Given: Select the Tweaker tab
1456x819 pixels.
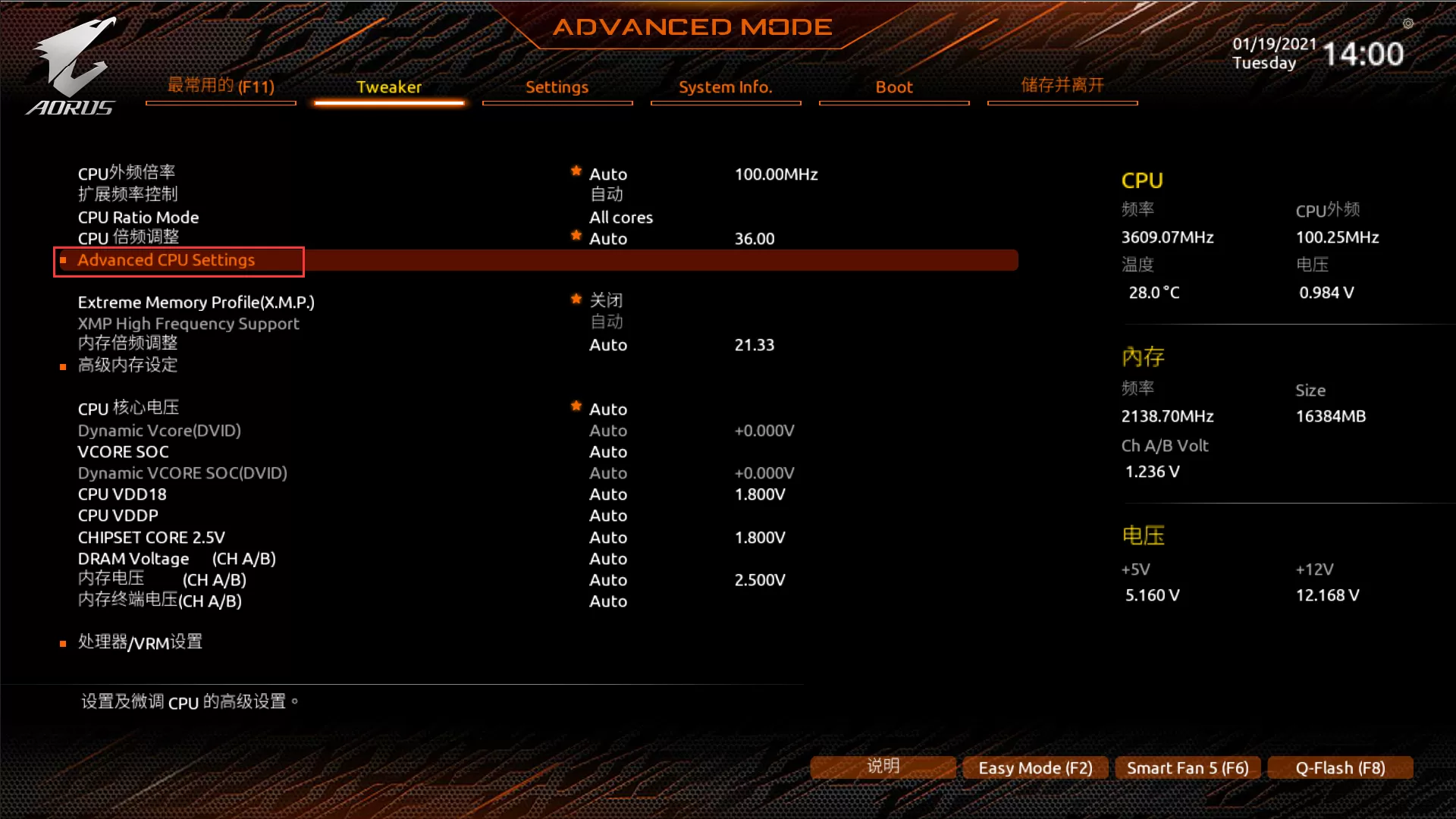Looking at the screenshot, I should click(388, 87).
